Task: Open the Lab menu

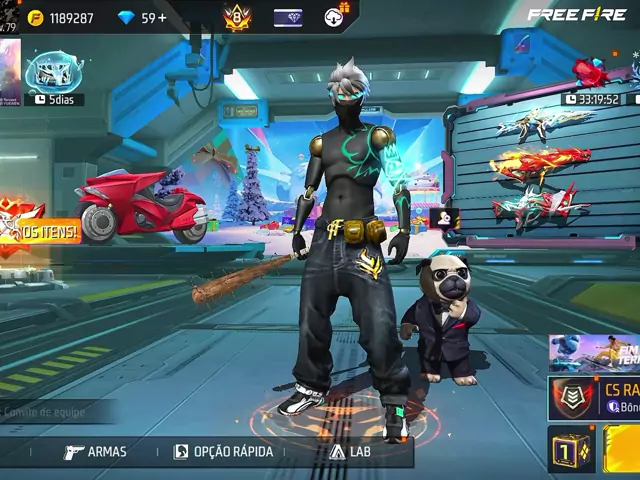Action: tap(350, 452)
